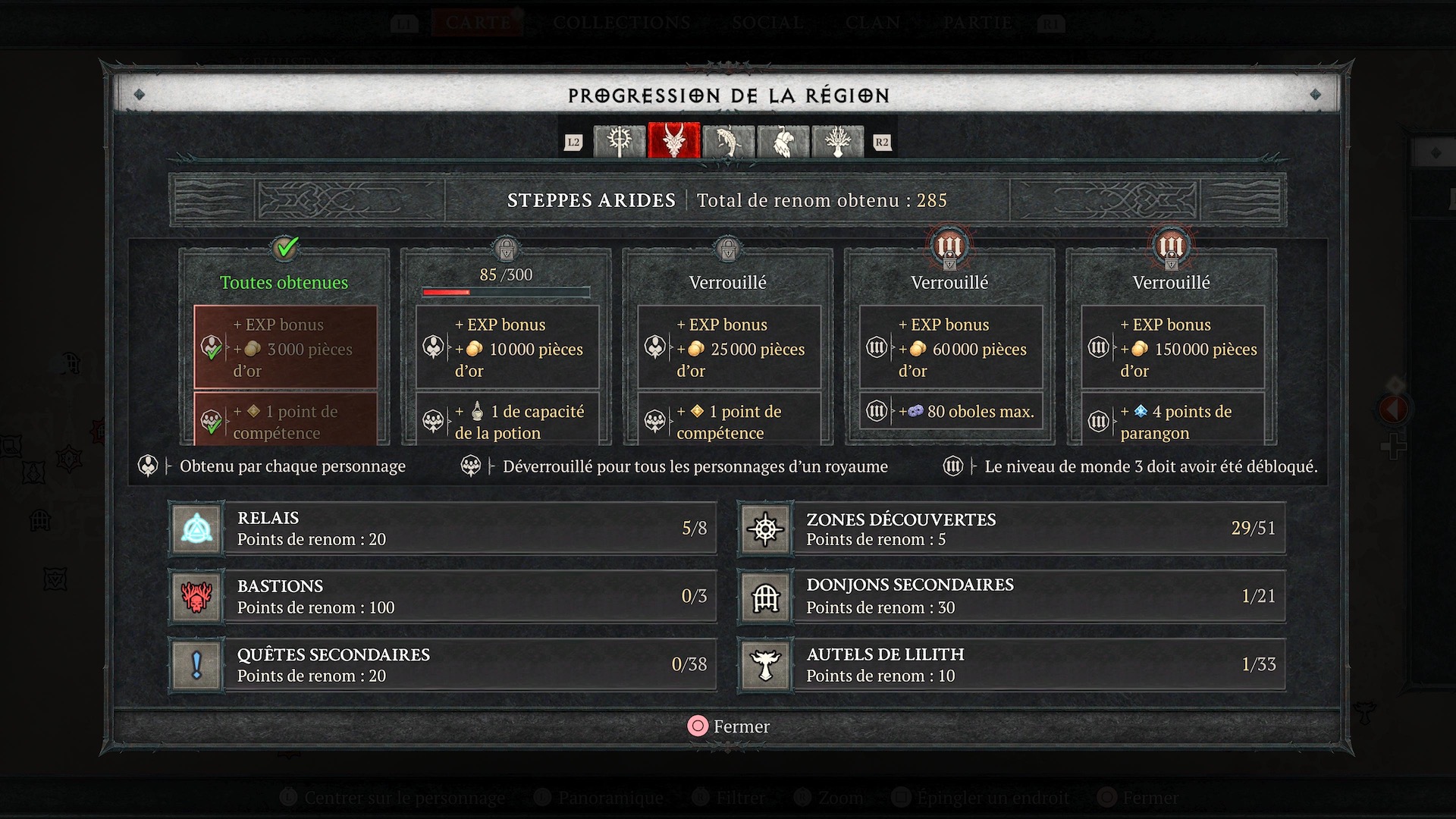Switch to the tree emblem region tab
1456x819 pixels.
[838, 142]
